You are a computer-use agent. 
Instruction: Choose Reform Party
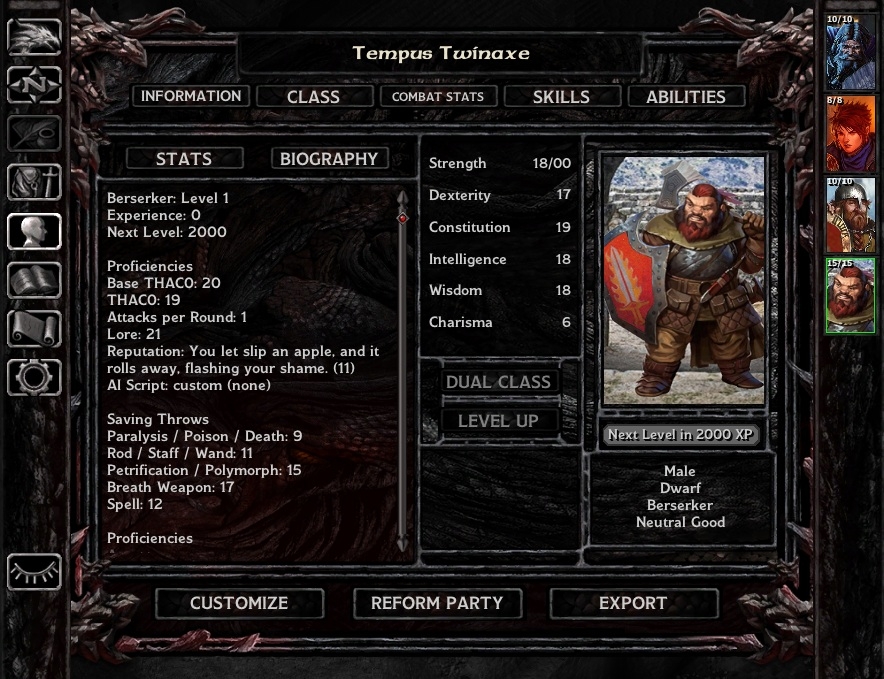pos(436,603)
